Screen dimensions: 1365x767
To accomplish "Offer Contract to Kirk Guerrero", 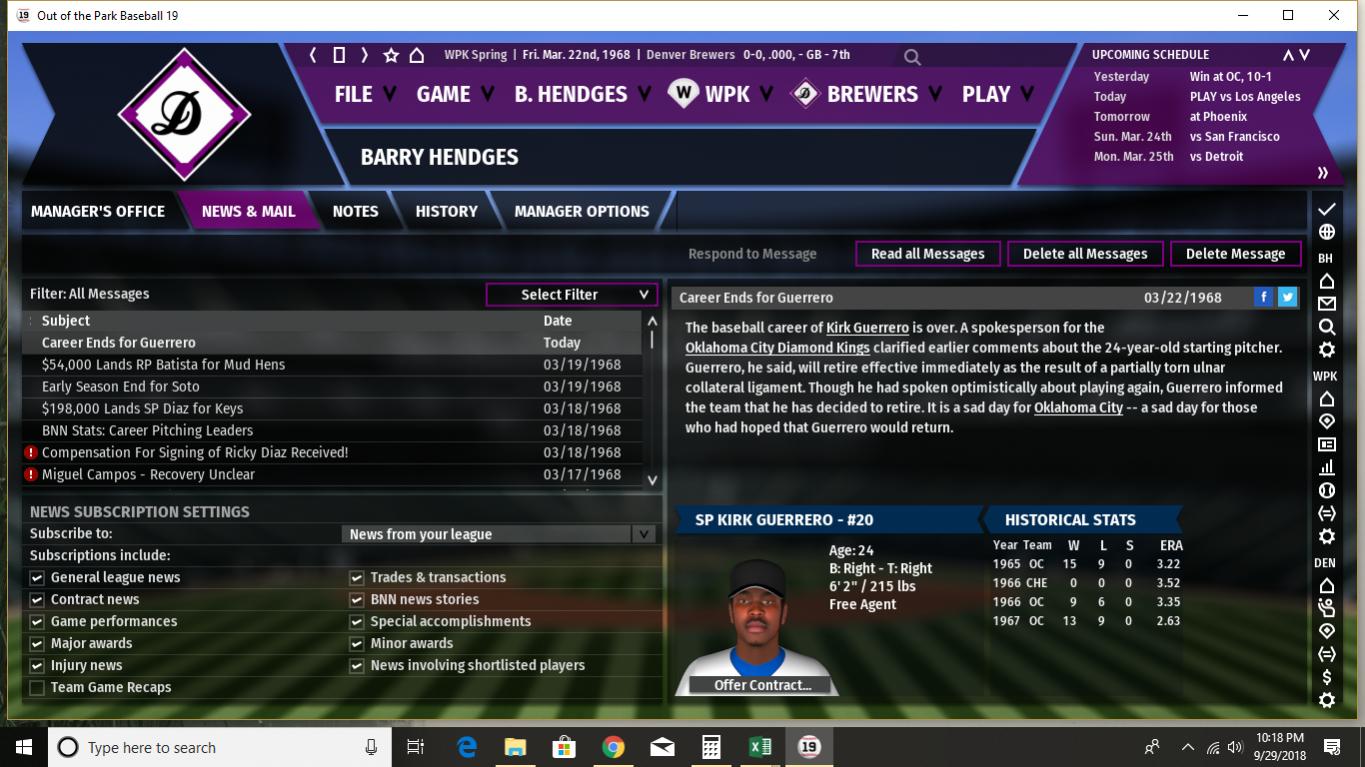I will (762, 685).
